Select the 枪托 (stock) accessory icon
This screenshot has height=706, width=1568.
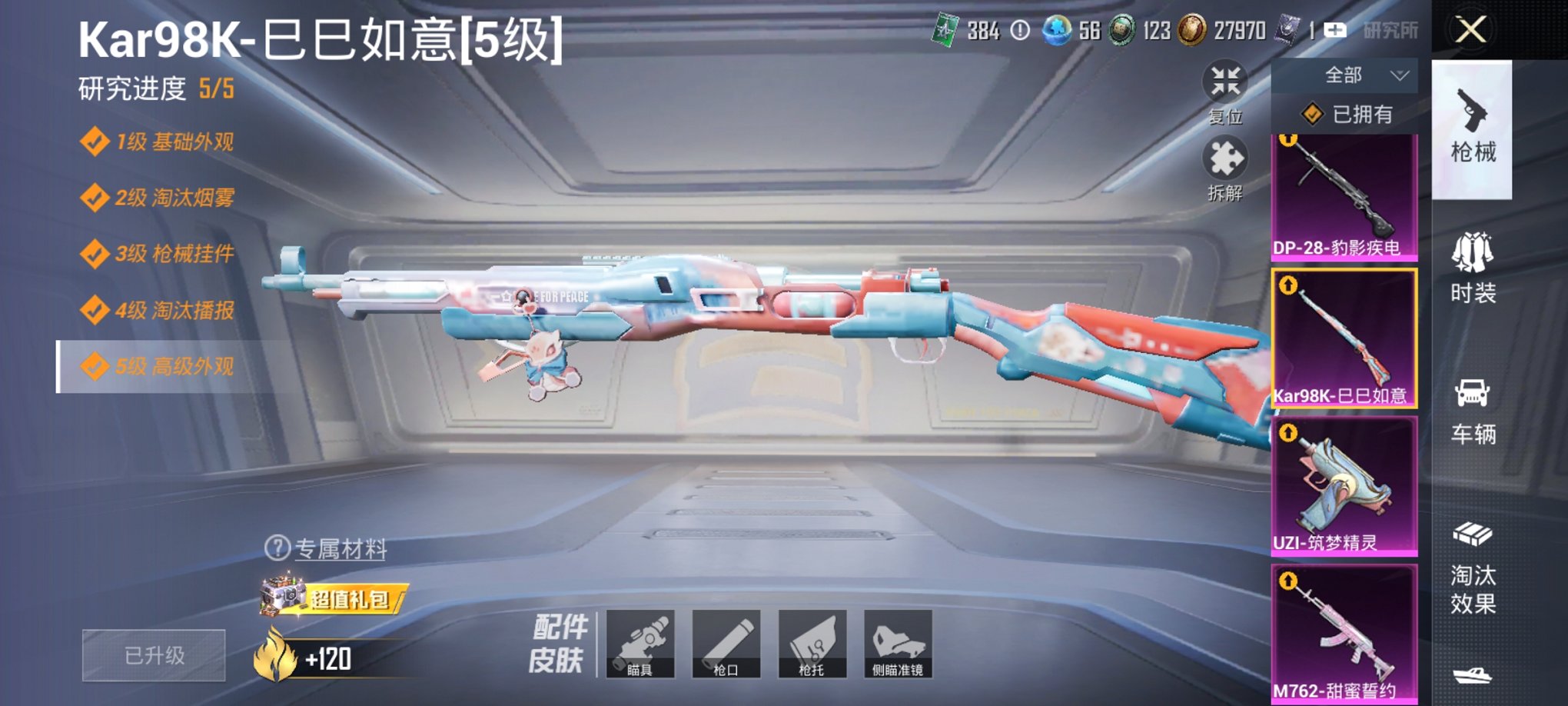pyautogui.click(x=813, y=644)
